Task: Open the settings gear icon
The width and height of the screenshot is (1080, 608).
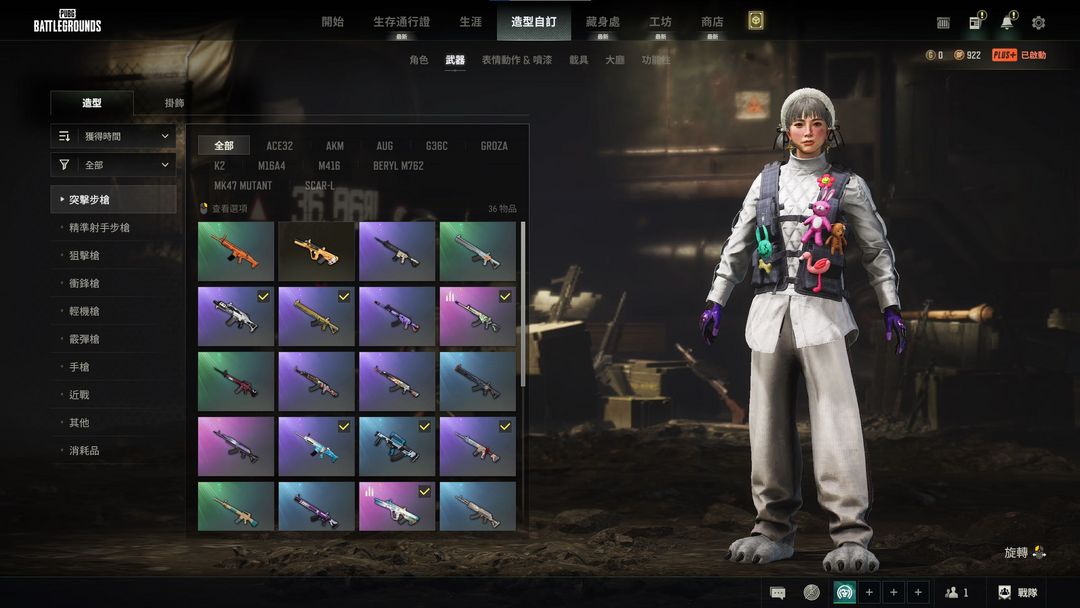Action: tap(1038, 23)
